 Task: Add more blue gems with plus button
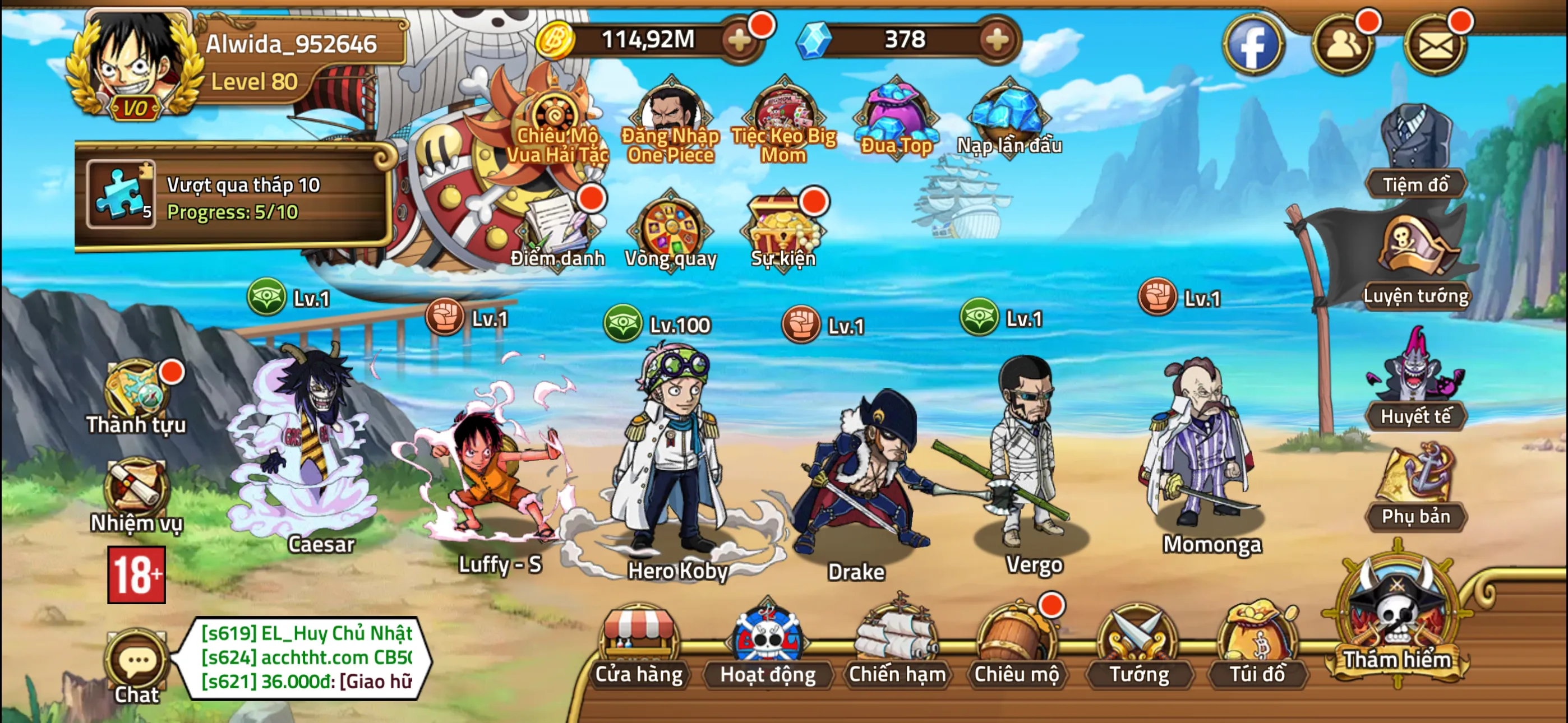pos(997,40)
